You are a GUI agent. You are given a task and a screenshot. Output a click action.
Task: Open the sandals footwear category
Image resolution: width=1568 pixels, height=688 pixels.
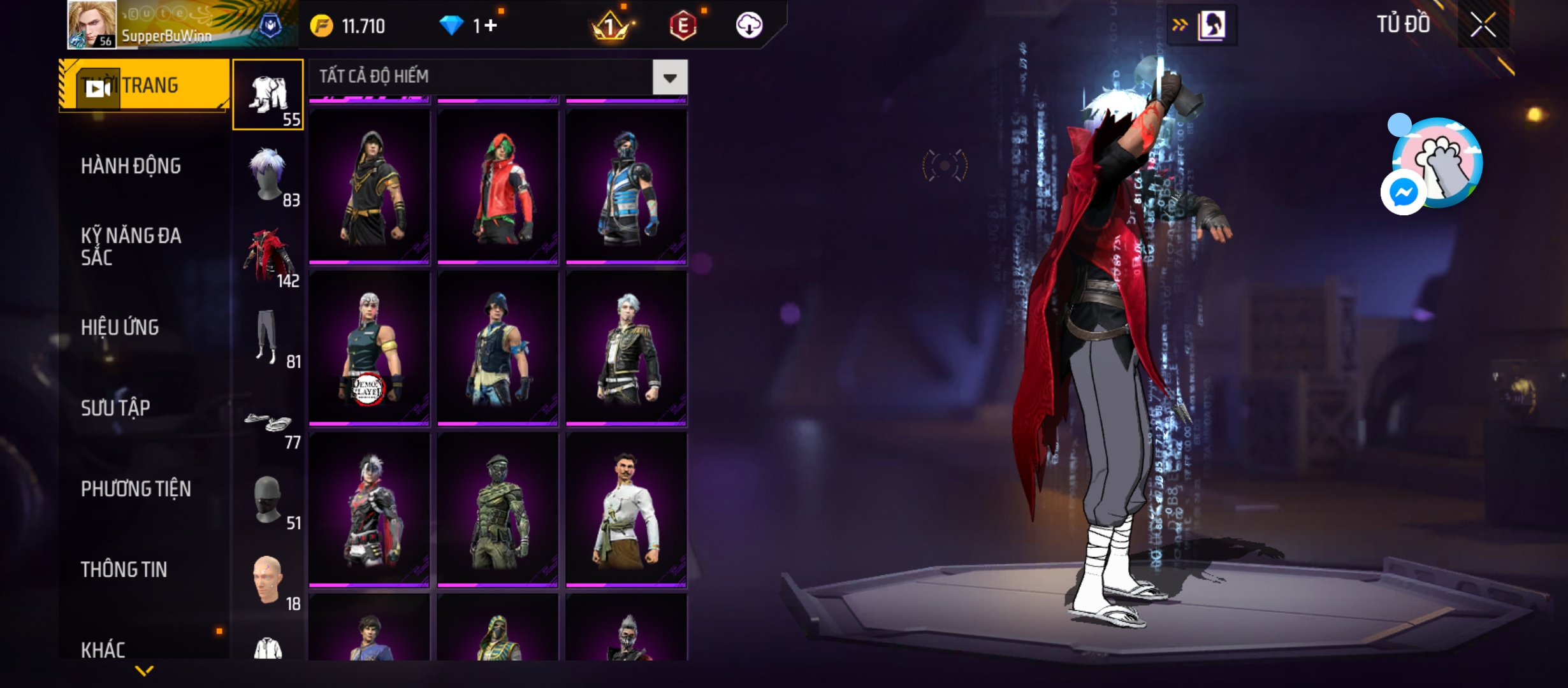click(x=268, y=422)
